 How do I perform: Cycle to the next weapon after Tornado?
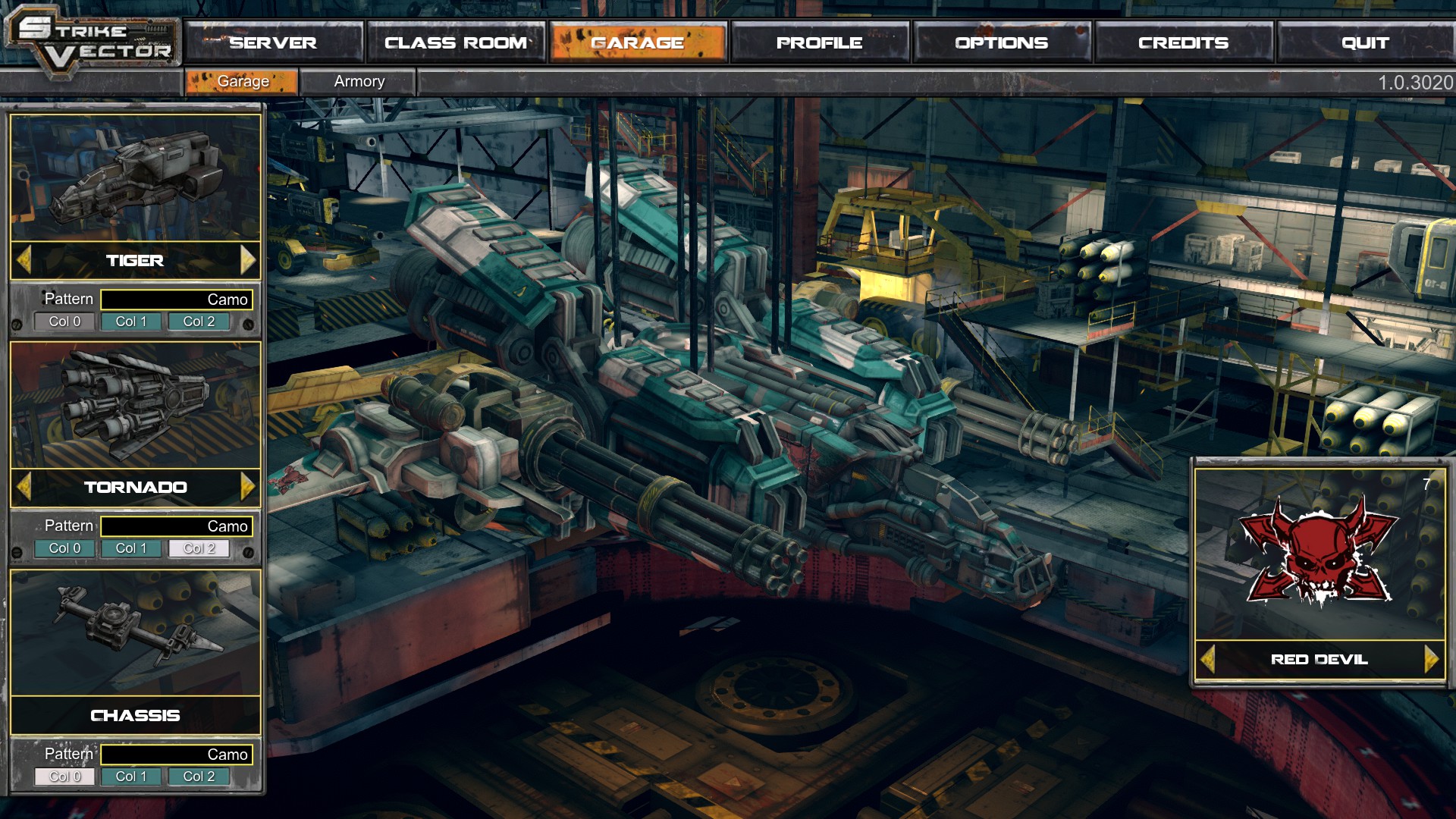(x=247, y=487)
